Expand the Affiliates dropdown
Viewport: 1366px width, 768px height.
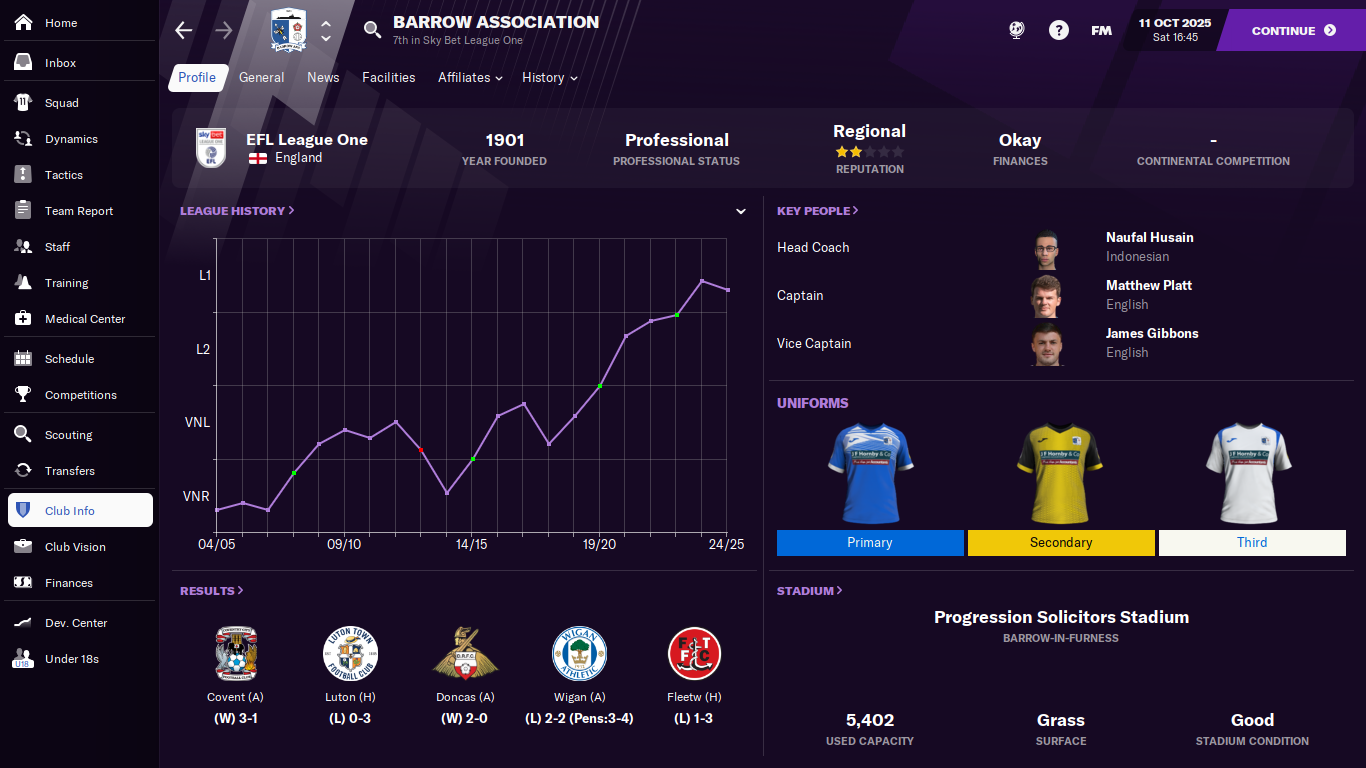click(469, 78)
